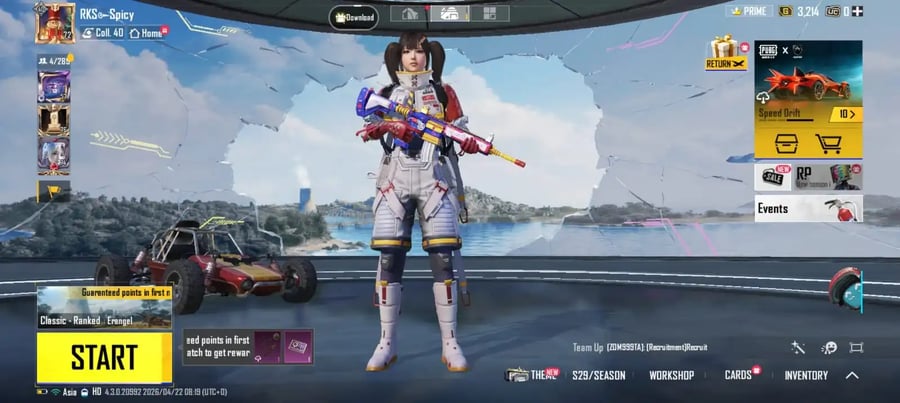Screen dimensions: 900x403
Task: Open the RP Royale Pass tile
Action: (828, 177)
